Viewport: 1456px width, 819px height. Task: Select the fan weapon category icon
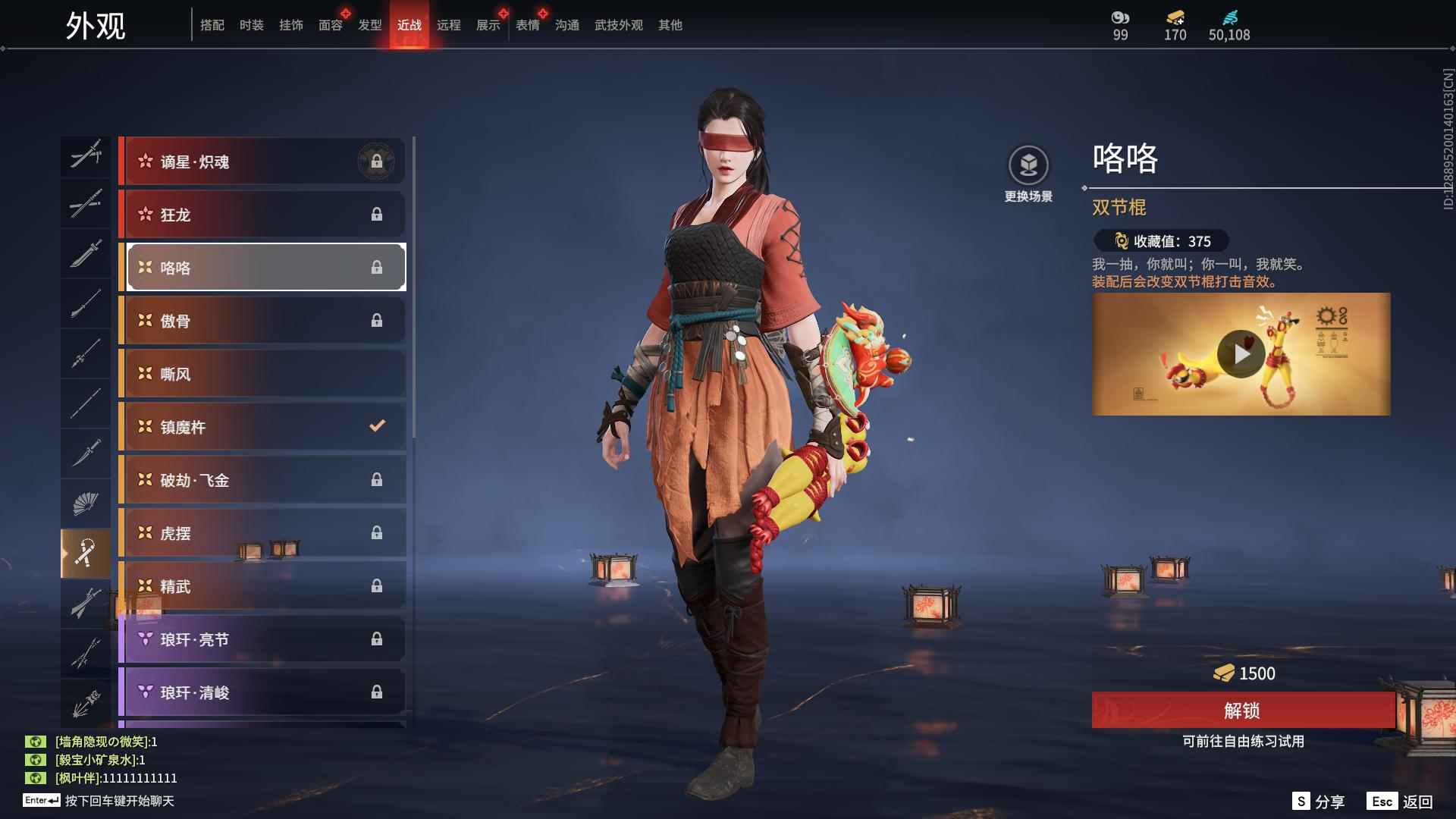pyautogui.click(x=86, y=503)
